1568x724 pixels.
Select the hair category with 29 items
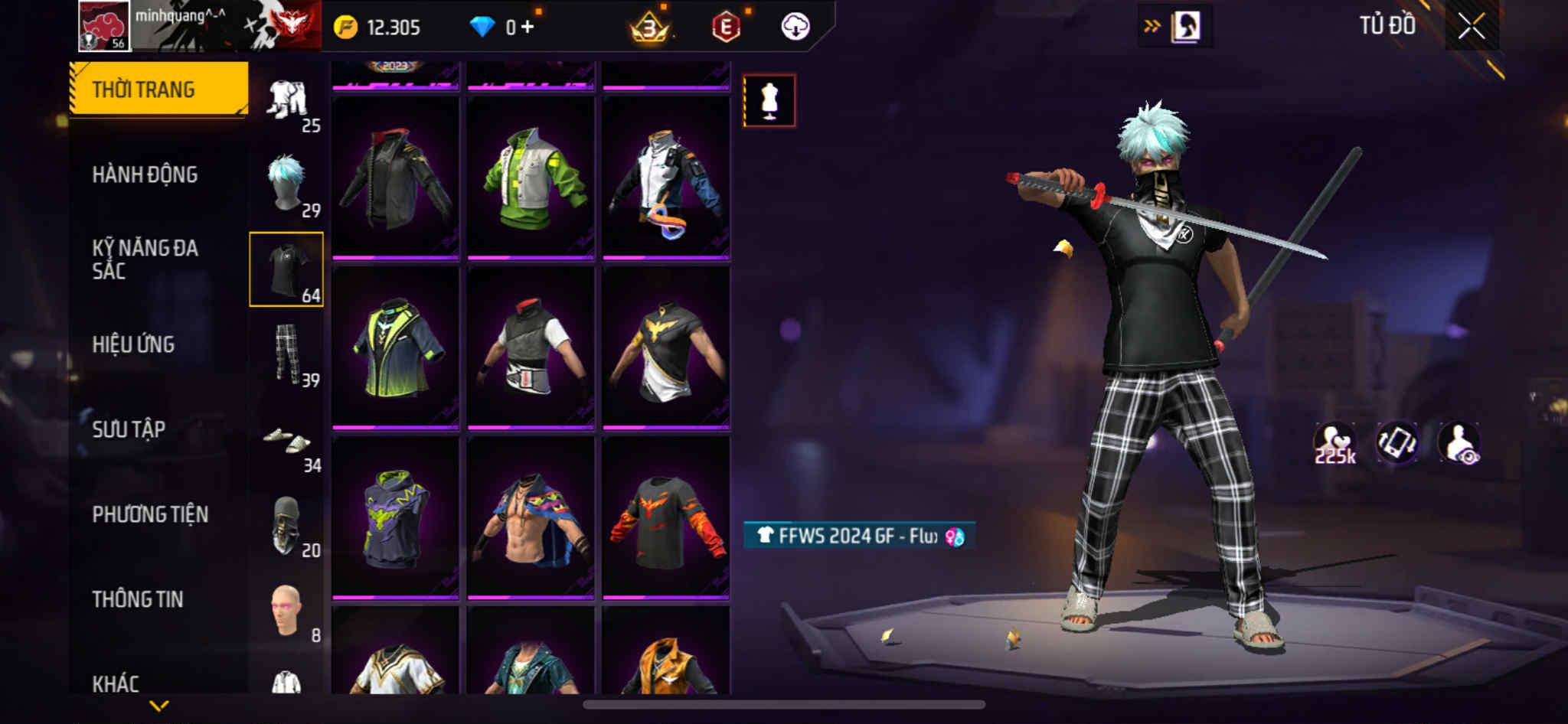(x=287, y=184)
